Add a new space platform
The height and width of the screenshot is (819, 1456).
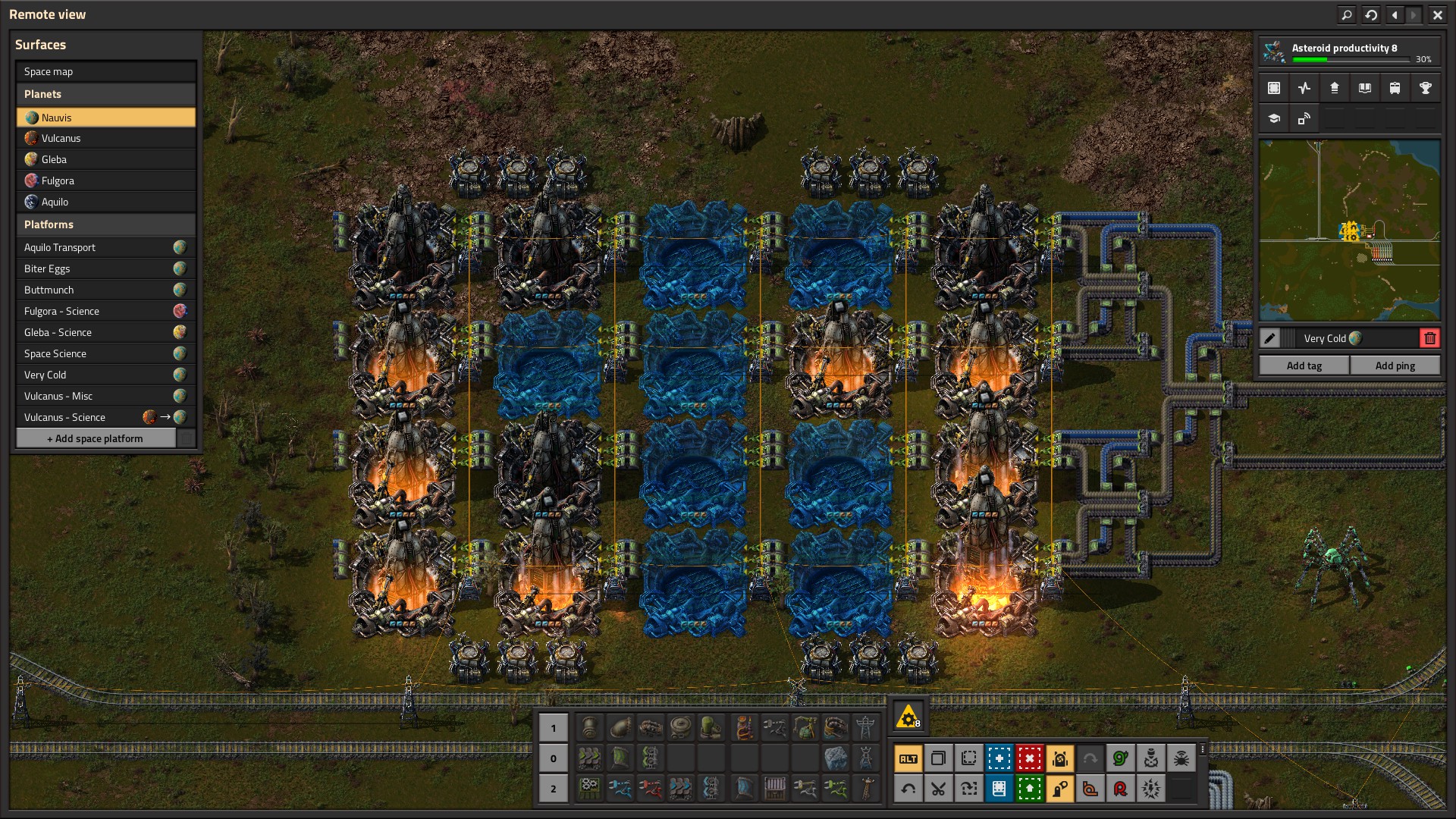coord(96,438)
